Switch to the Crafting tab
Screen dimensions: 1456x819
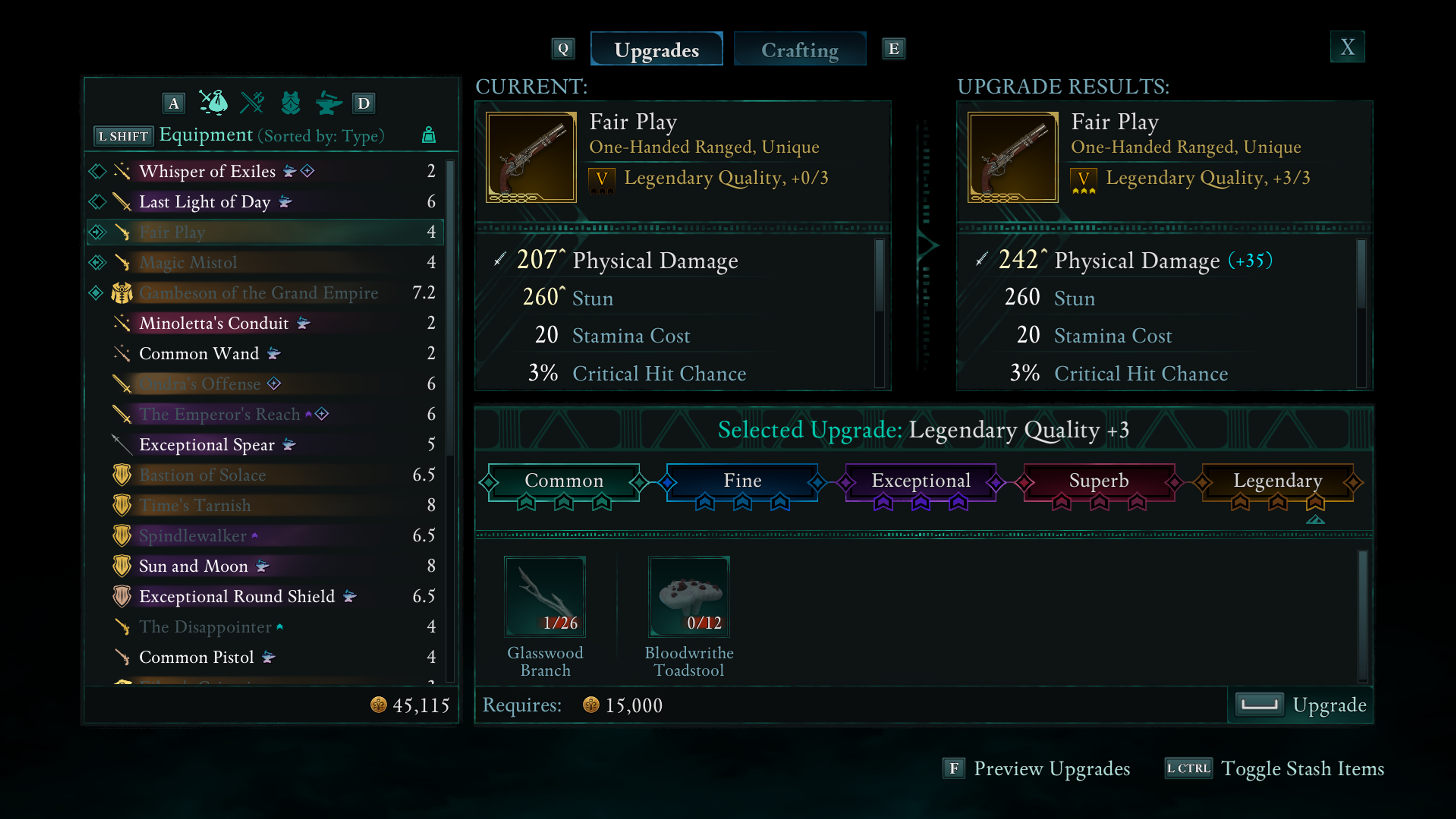799,50
